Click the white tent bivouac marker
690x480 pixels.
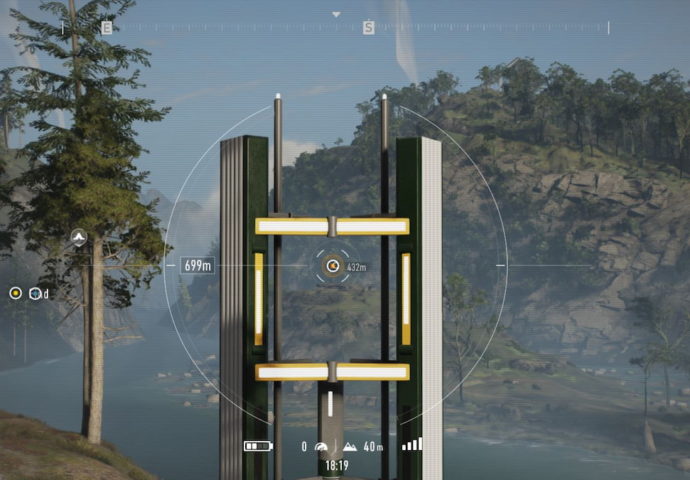tap(79, 238)
